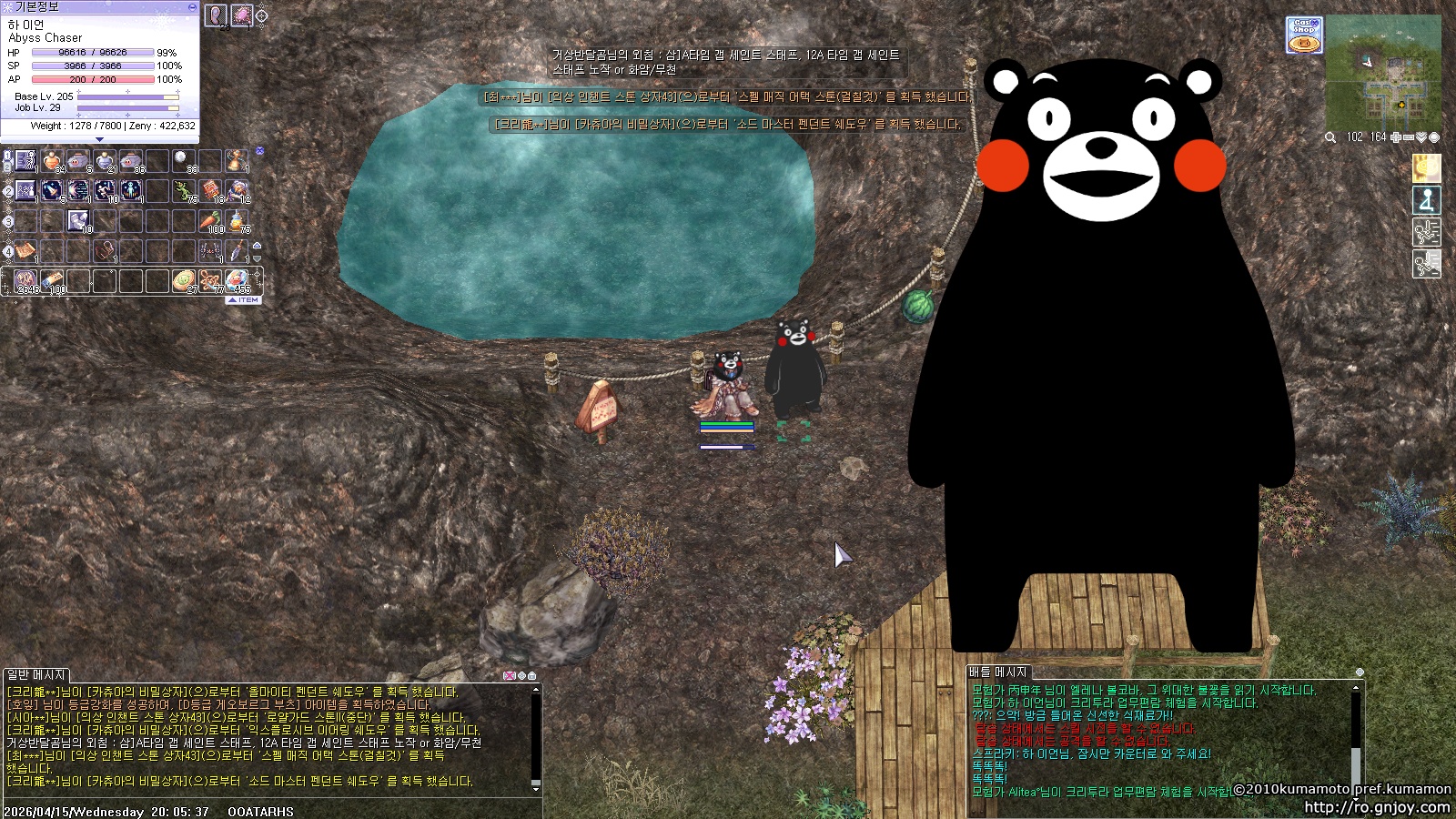Select the green coin item slot
This screenshot has height=819, width=1456.
tap(184, 280)
